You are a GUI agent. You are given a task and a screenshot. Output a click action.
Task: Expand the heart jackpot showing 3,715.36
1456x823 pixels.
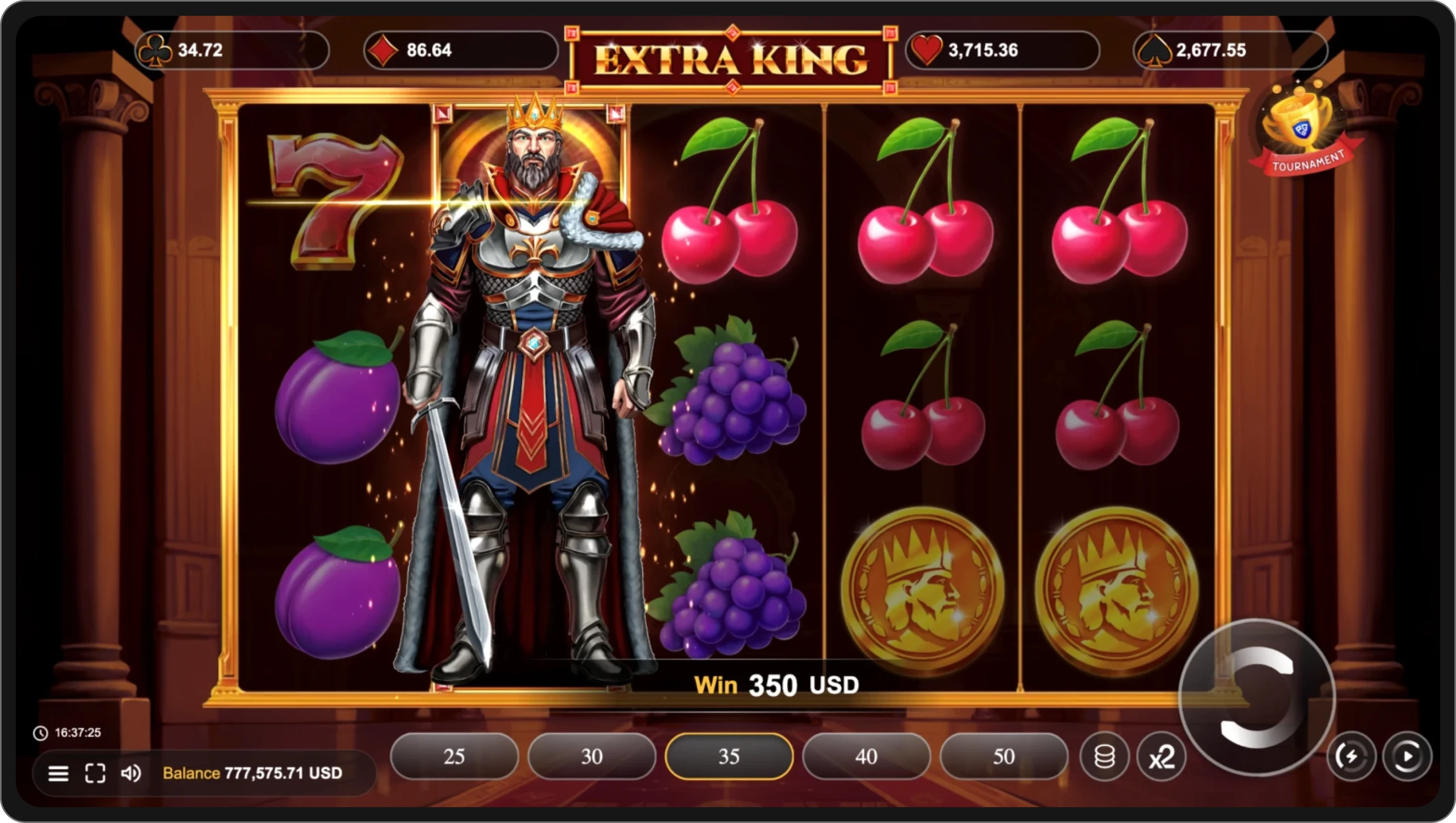pos(1003,50)
